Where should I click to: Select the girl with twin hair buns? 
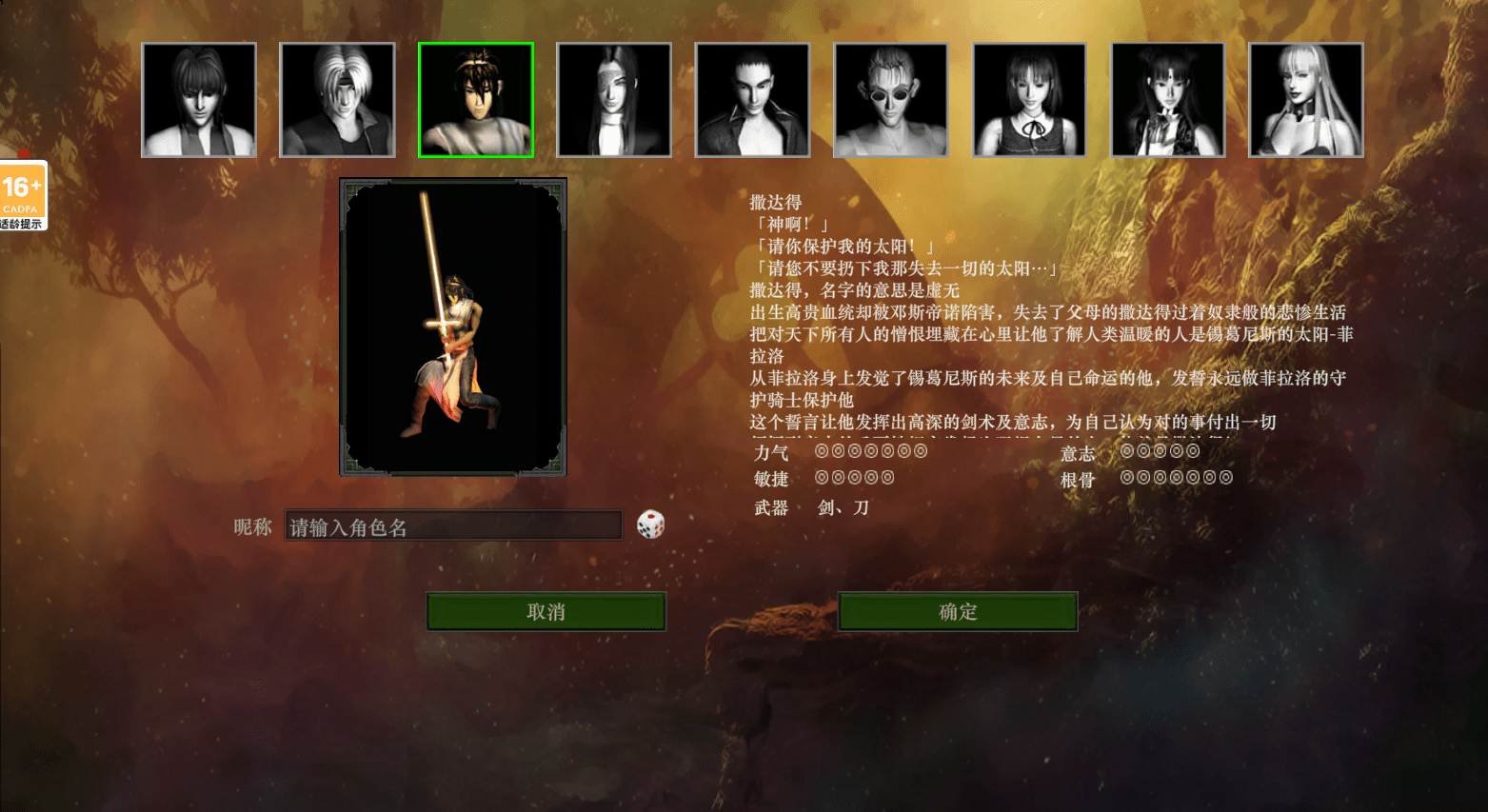click(1168, 100)
